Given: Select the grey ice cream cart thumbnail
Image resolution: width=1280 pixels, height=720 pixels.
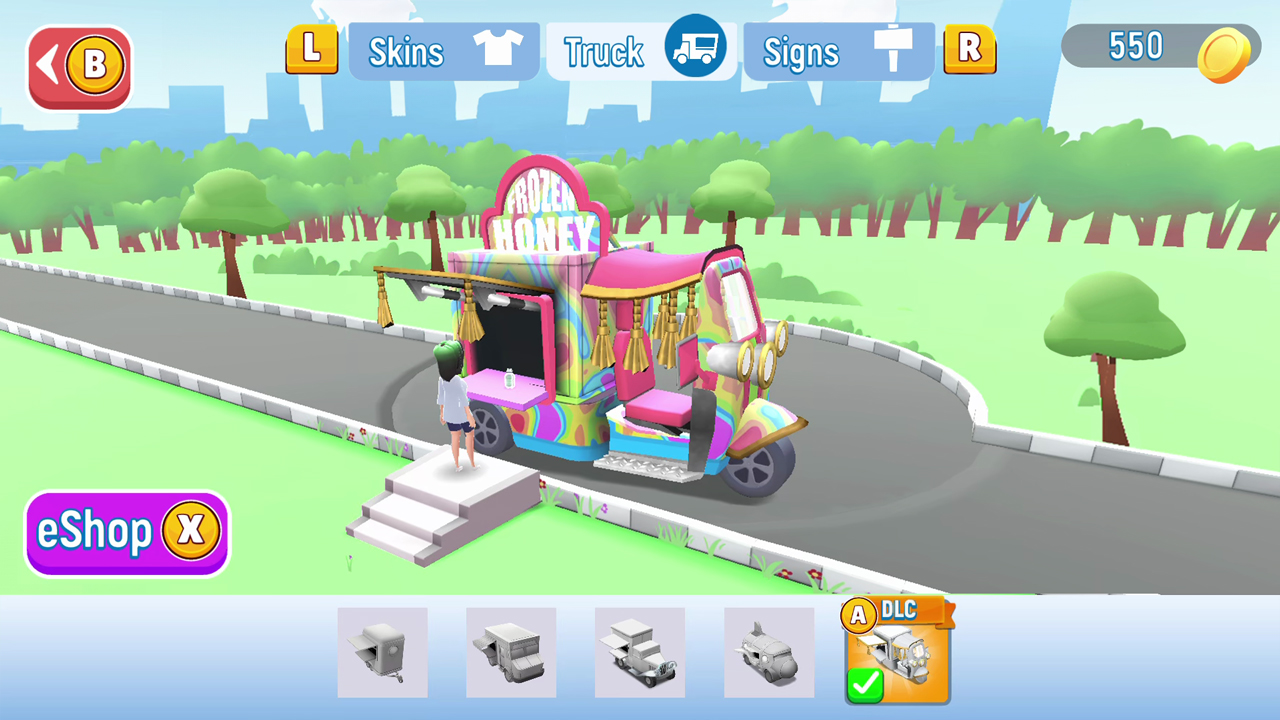Looking at the screenshot, I should (382, 652).
